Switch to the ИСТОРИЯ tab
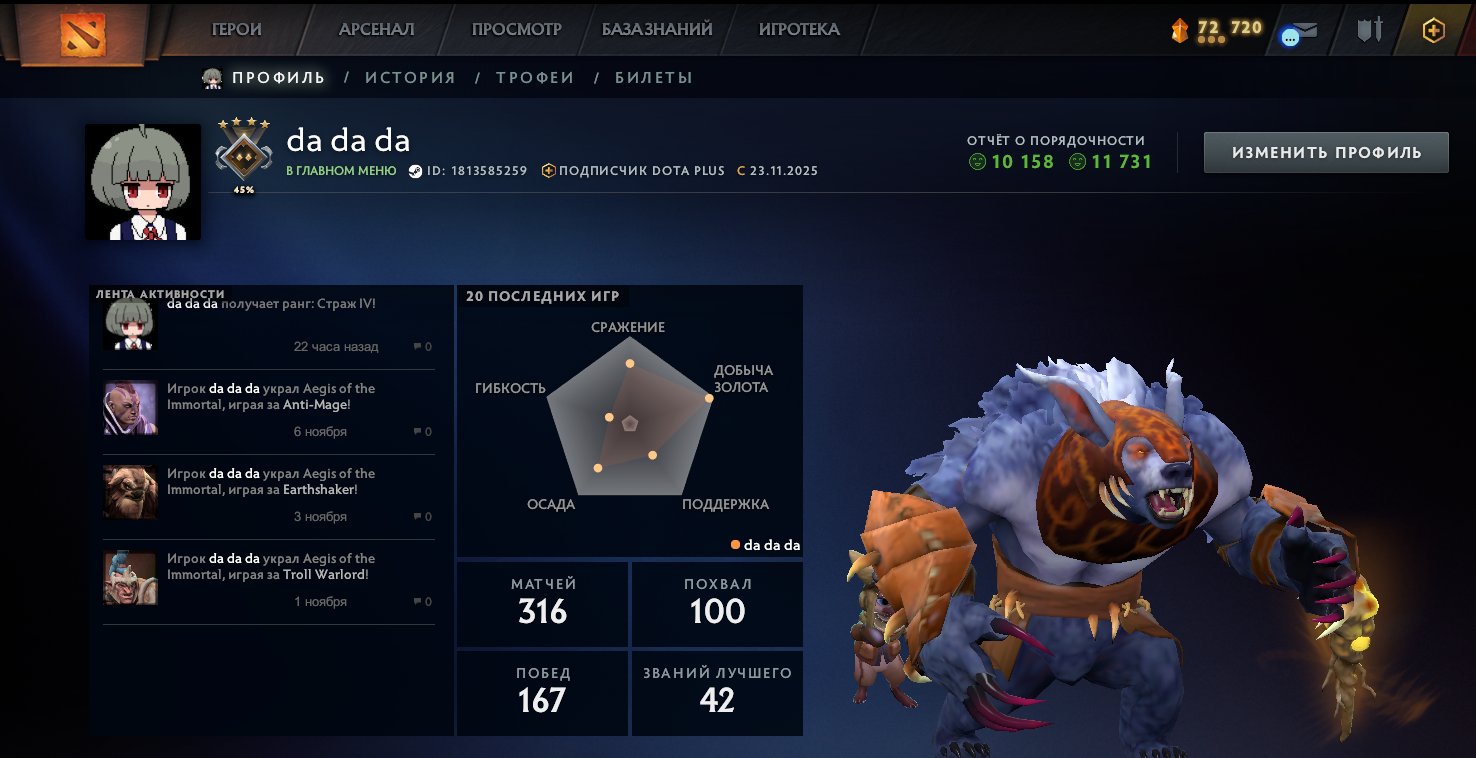Viewport: 1476px width, 758px height. pyautogui.click(x=409, y=76)
